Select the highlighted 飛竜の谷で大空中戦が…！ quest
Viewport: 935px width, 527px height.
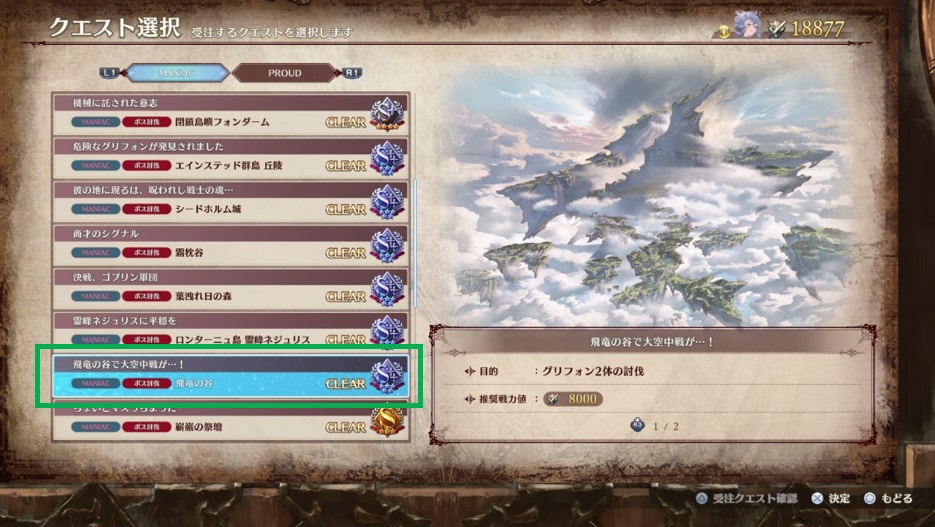[x=230, y=374]
